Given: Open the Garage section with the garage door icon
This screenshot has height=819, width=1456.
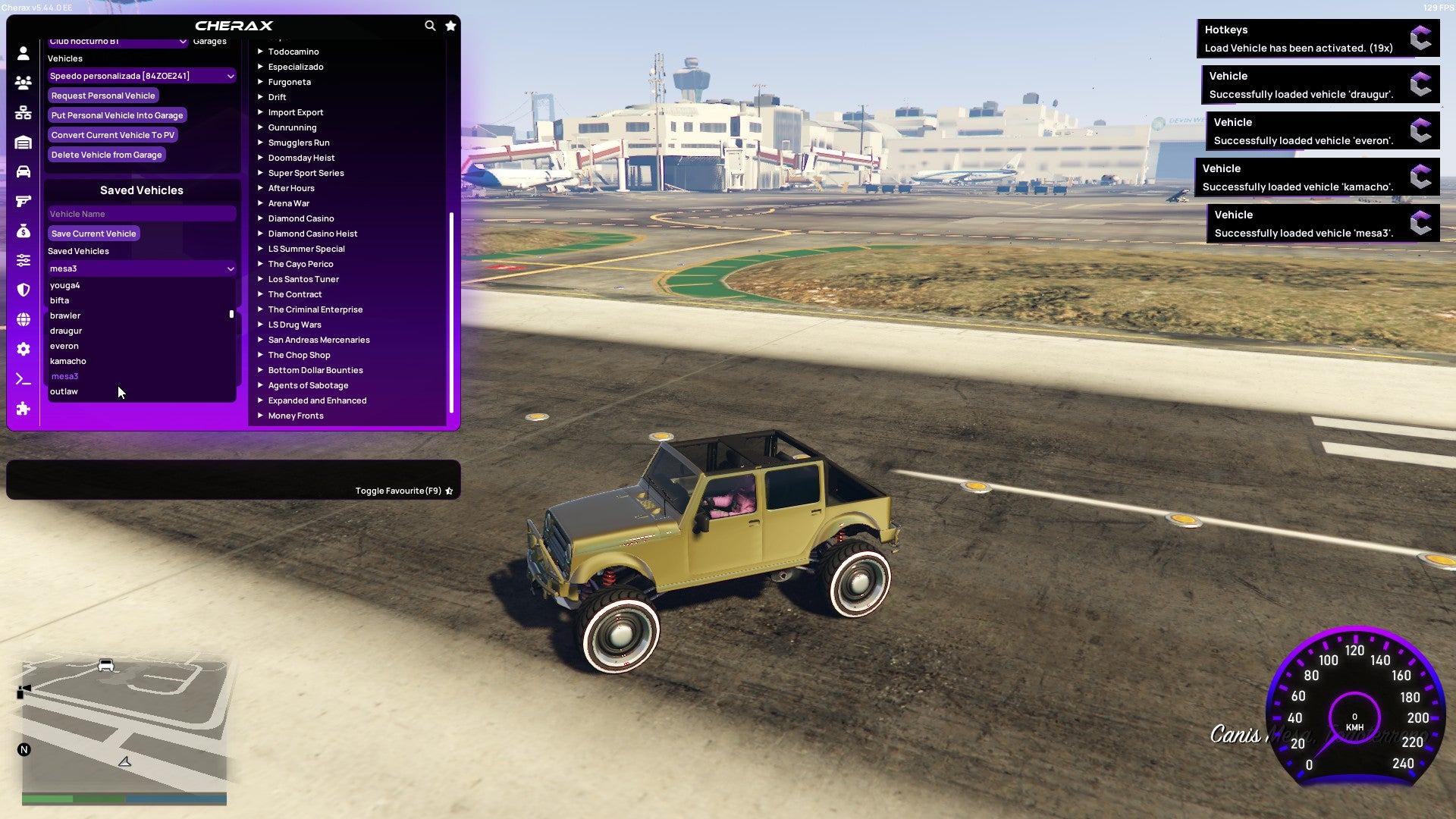Looking at the screenshot, I should point(23,141).
